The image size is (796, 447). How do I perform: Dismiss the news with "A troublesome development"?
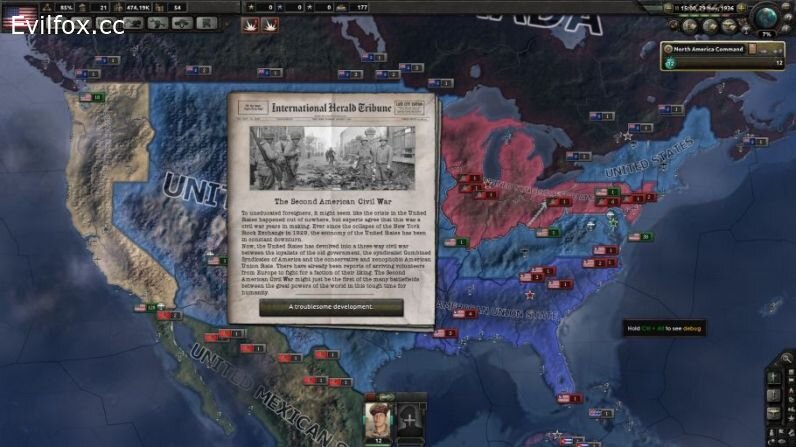[331, 307]
